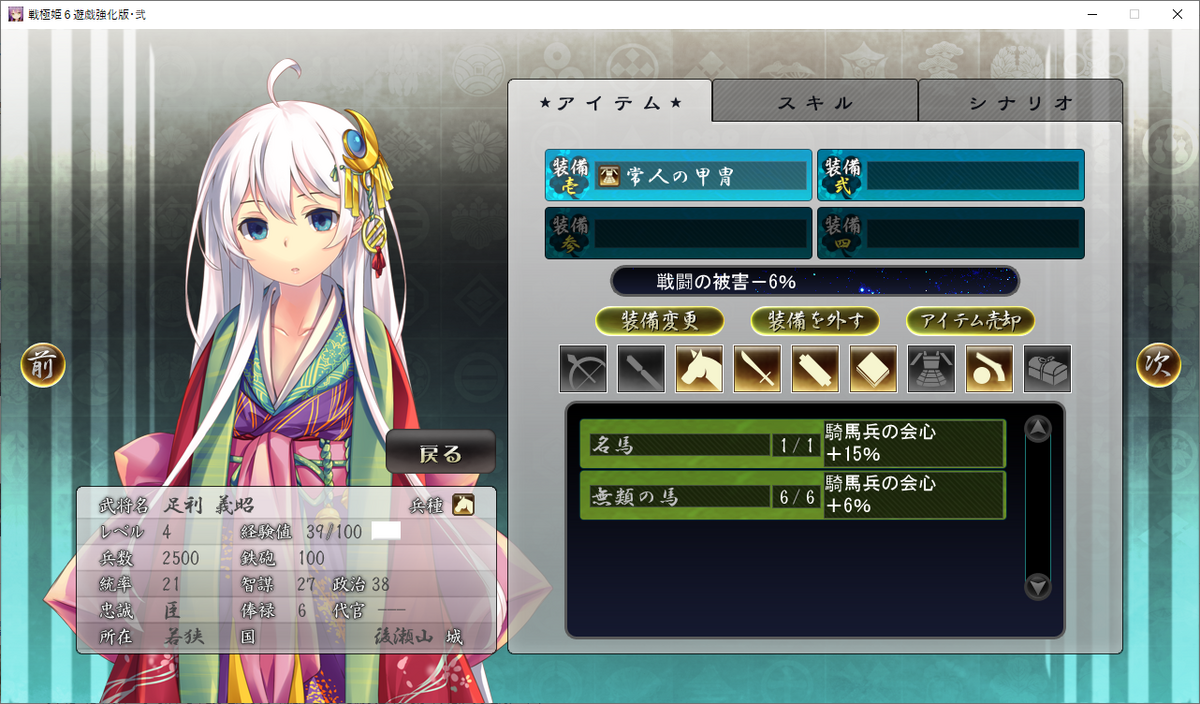Go back with the 戻る button
Image resolution: width=1200 pixels, height=704 pixels.
[x=441, y=454]
